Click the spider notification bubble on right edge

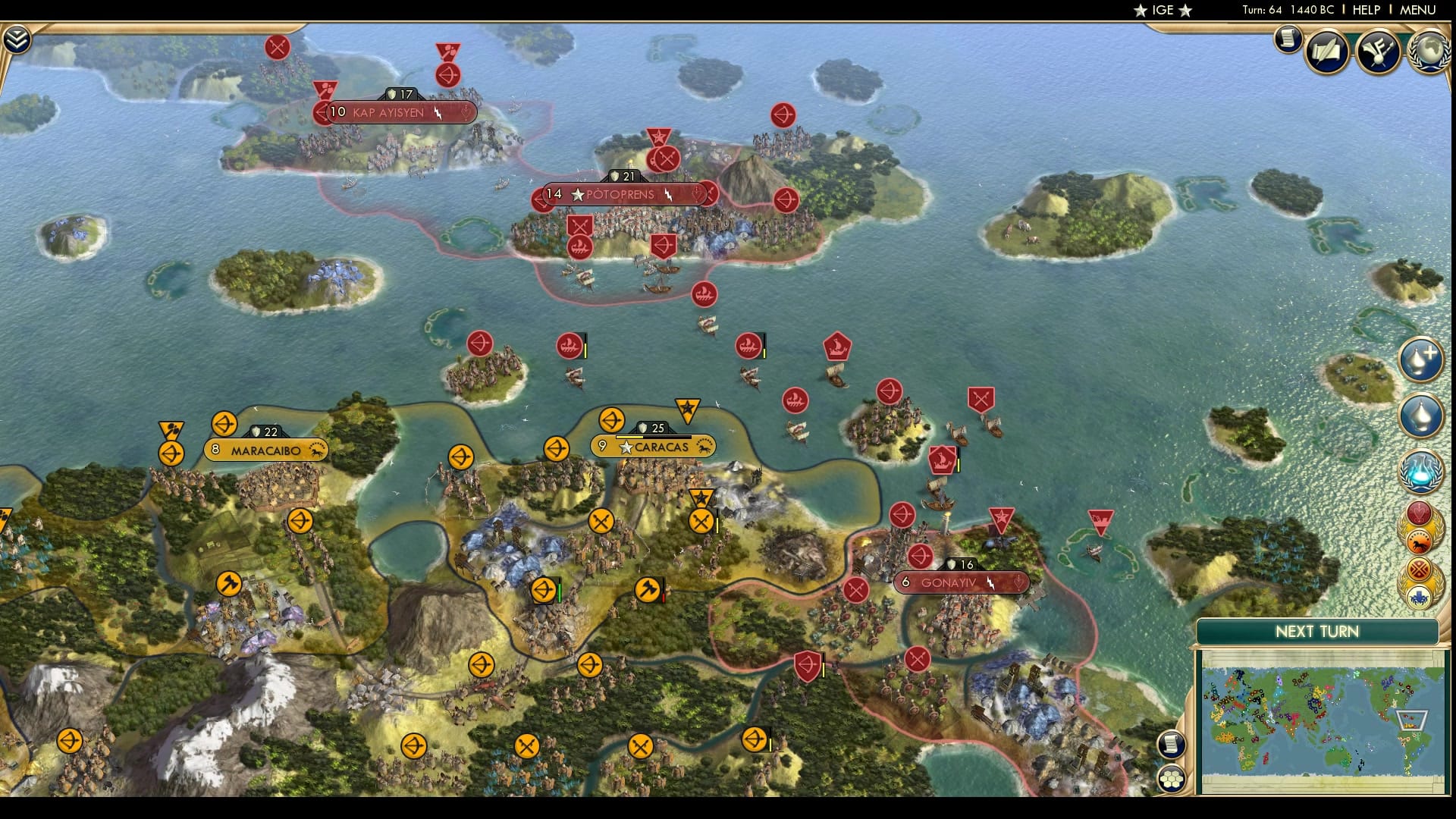pos(1421,595)
